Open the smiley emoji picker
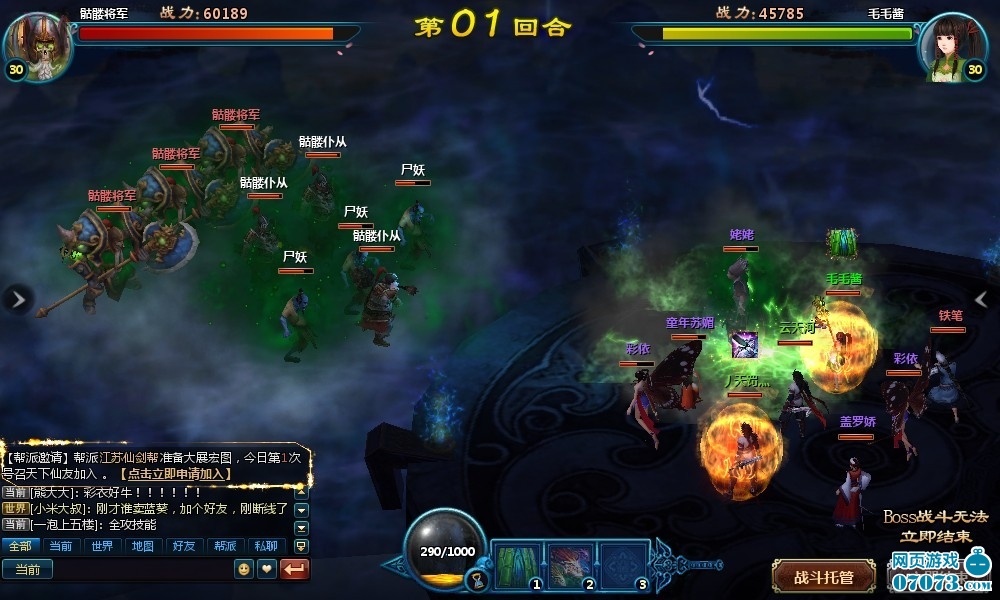 pos(243,569)
